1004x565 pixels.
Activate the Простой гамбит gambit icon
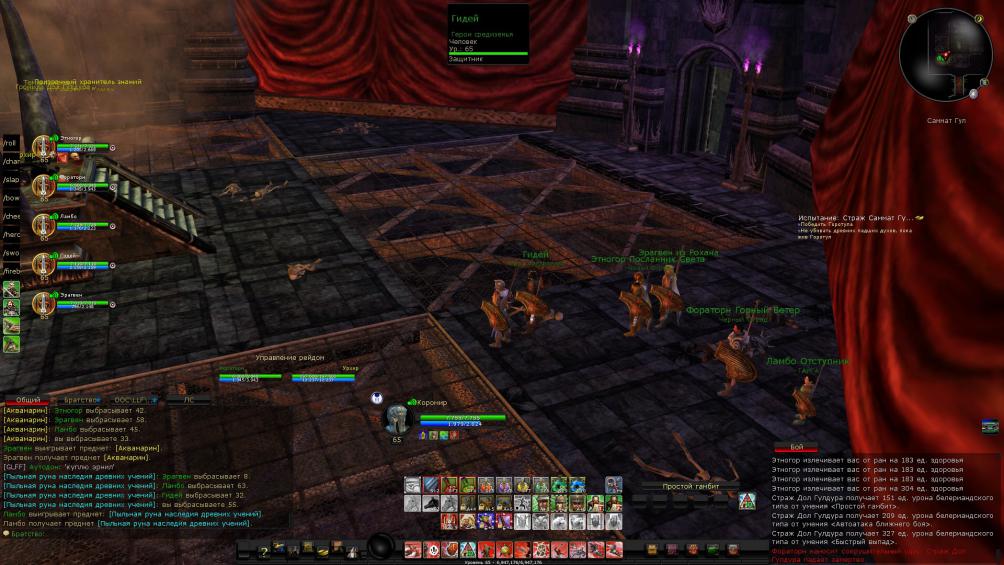[x=746, y=500]
